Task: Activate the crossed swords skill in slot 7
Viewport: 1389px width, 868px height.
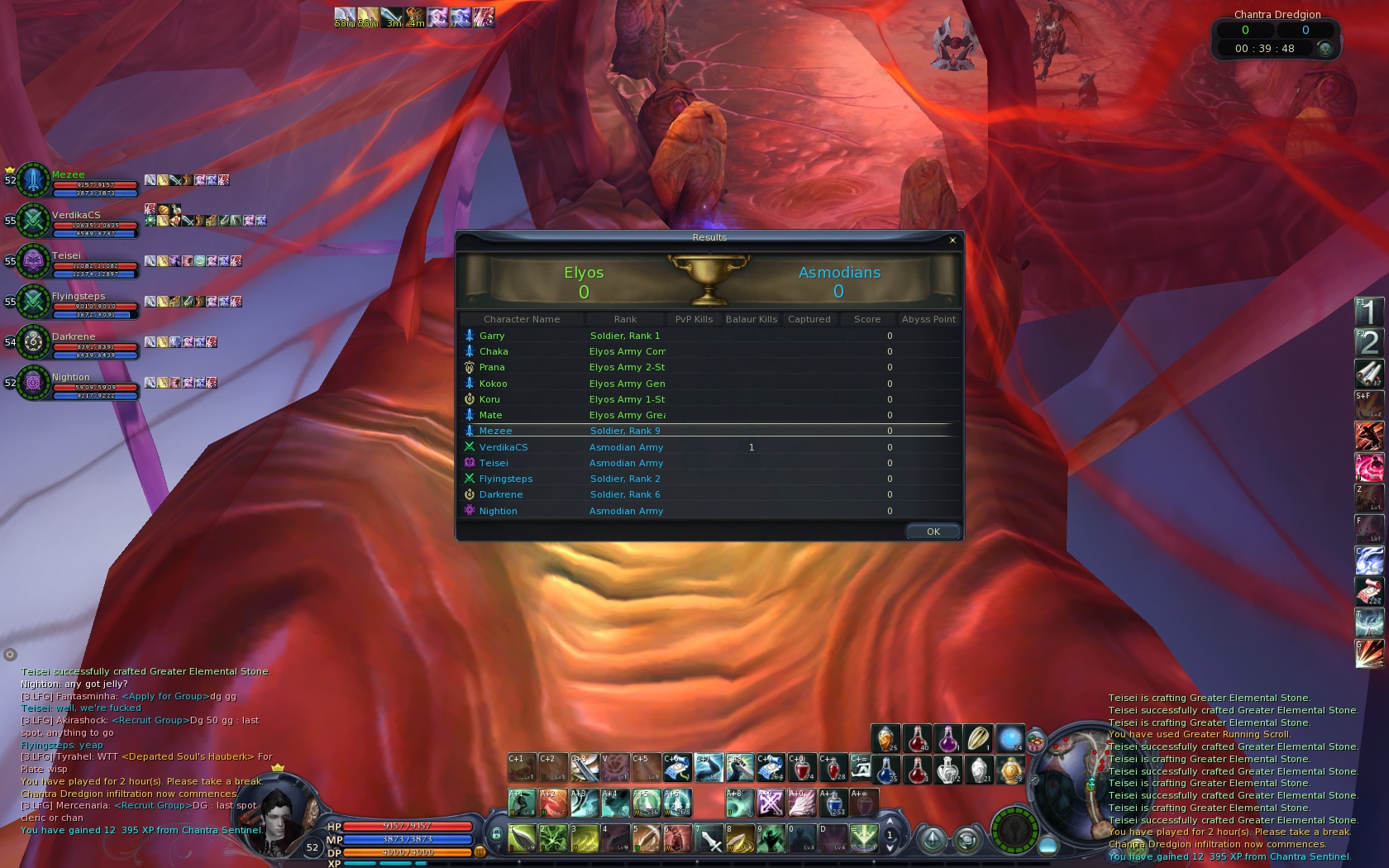Action: click(709, 838)
